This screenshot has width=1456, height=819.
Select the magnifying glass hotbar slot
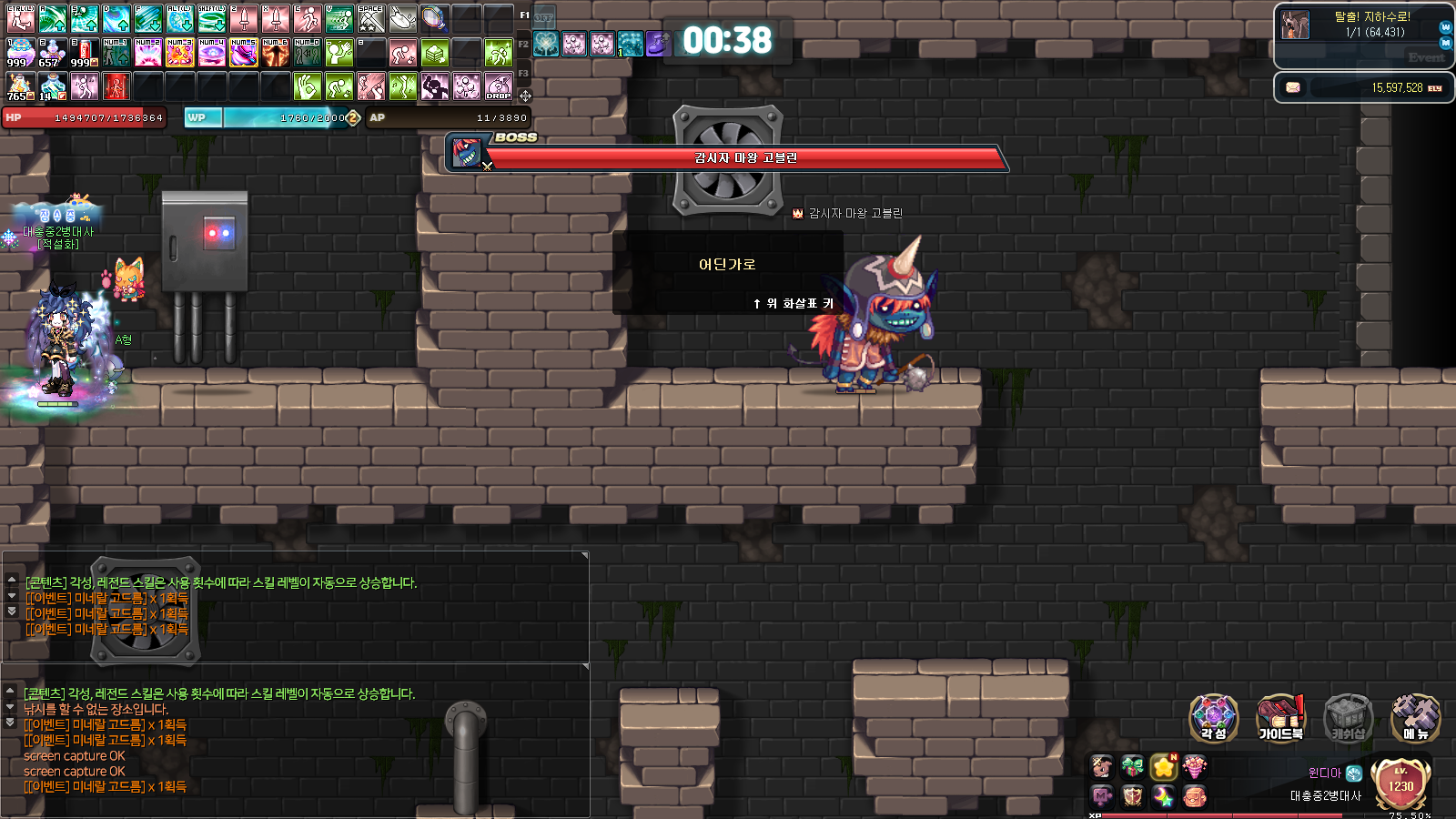click(x=434, y=18)
